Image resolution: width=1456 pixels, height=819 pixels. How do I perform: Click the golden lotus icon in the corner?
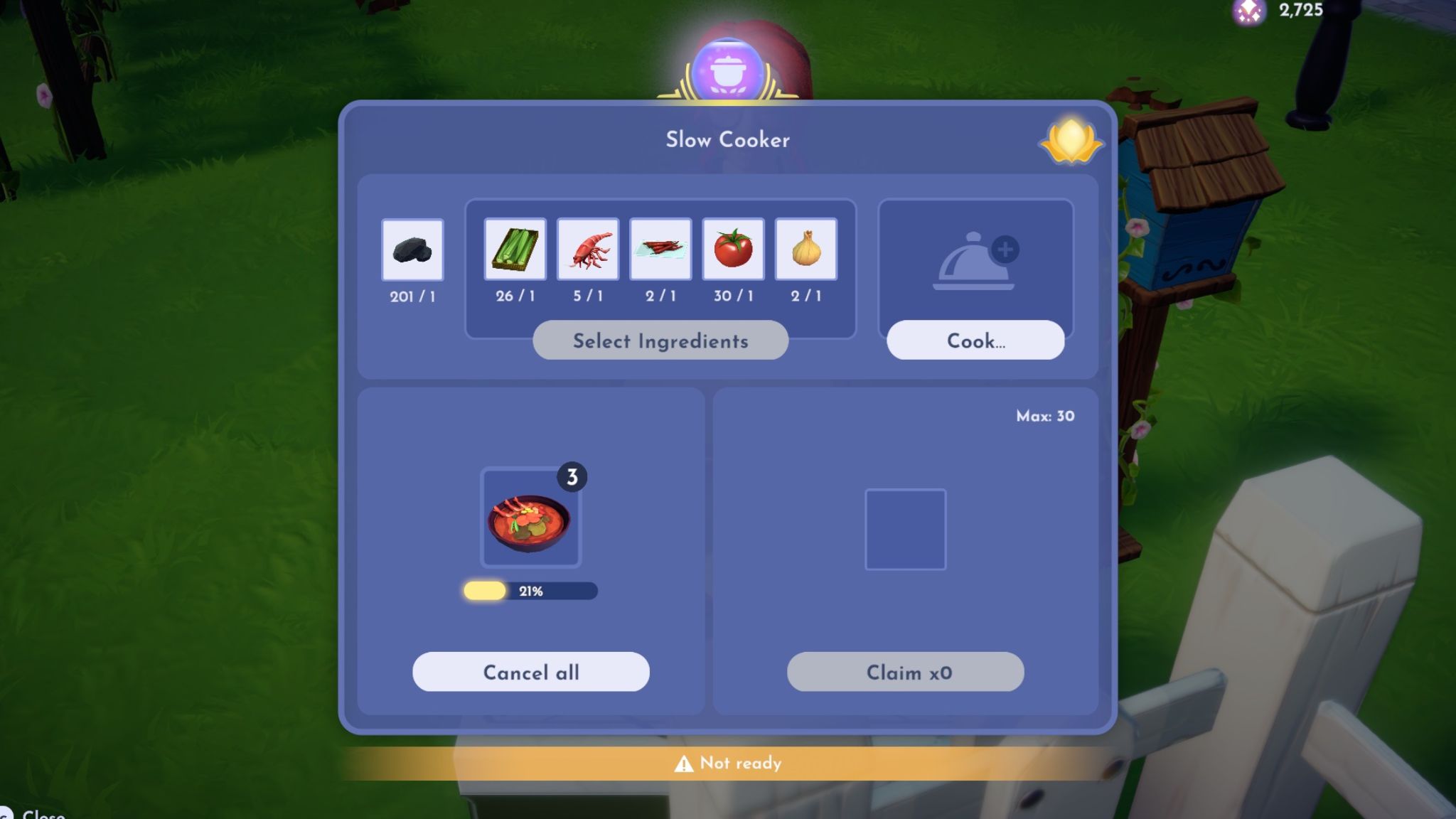click(1072, 140)
